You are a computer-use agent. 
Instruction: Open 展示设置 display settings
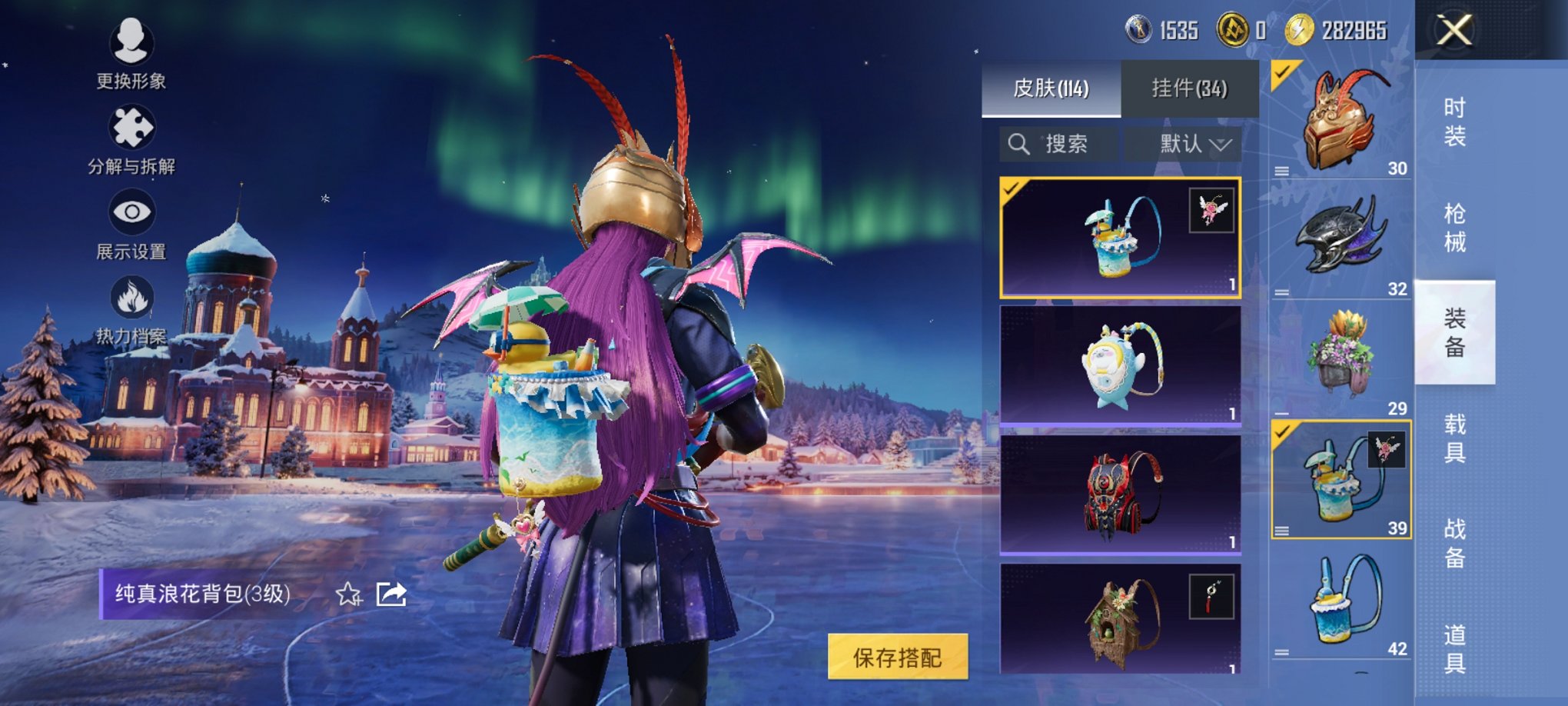pos(131,223)
